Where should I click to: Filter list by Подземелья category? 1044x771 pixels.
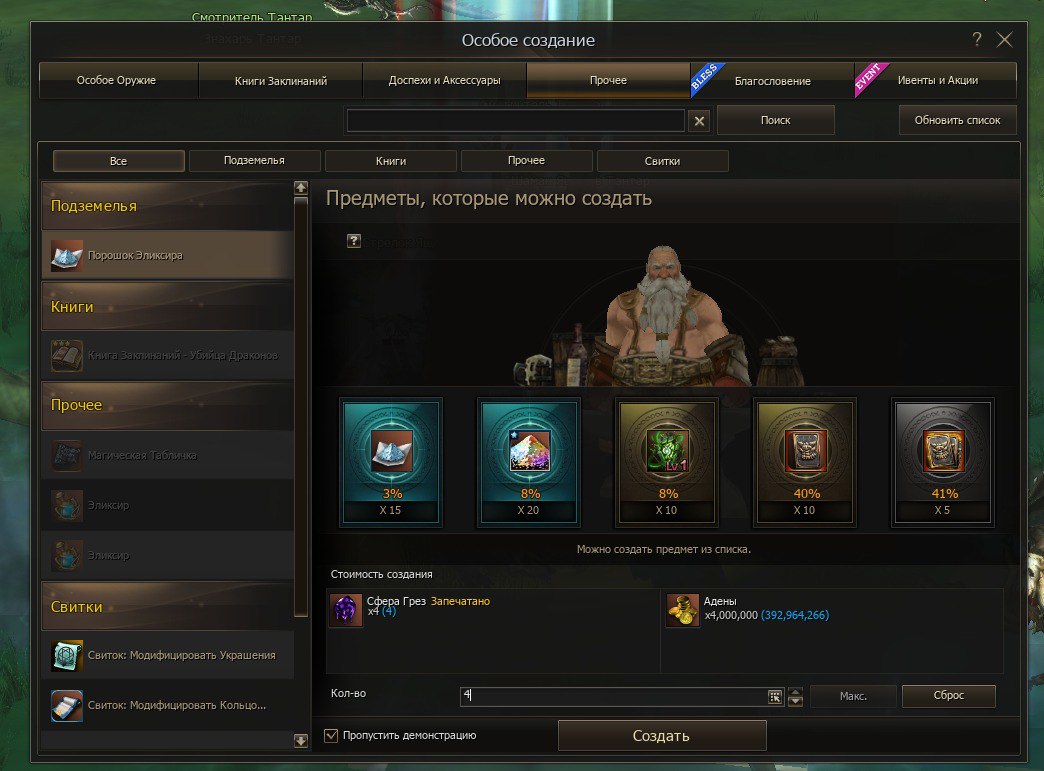pyautogui.click(x=254, y=161)
